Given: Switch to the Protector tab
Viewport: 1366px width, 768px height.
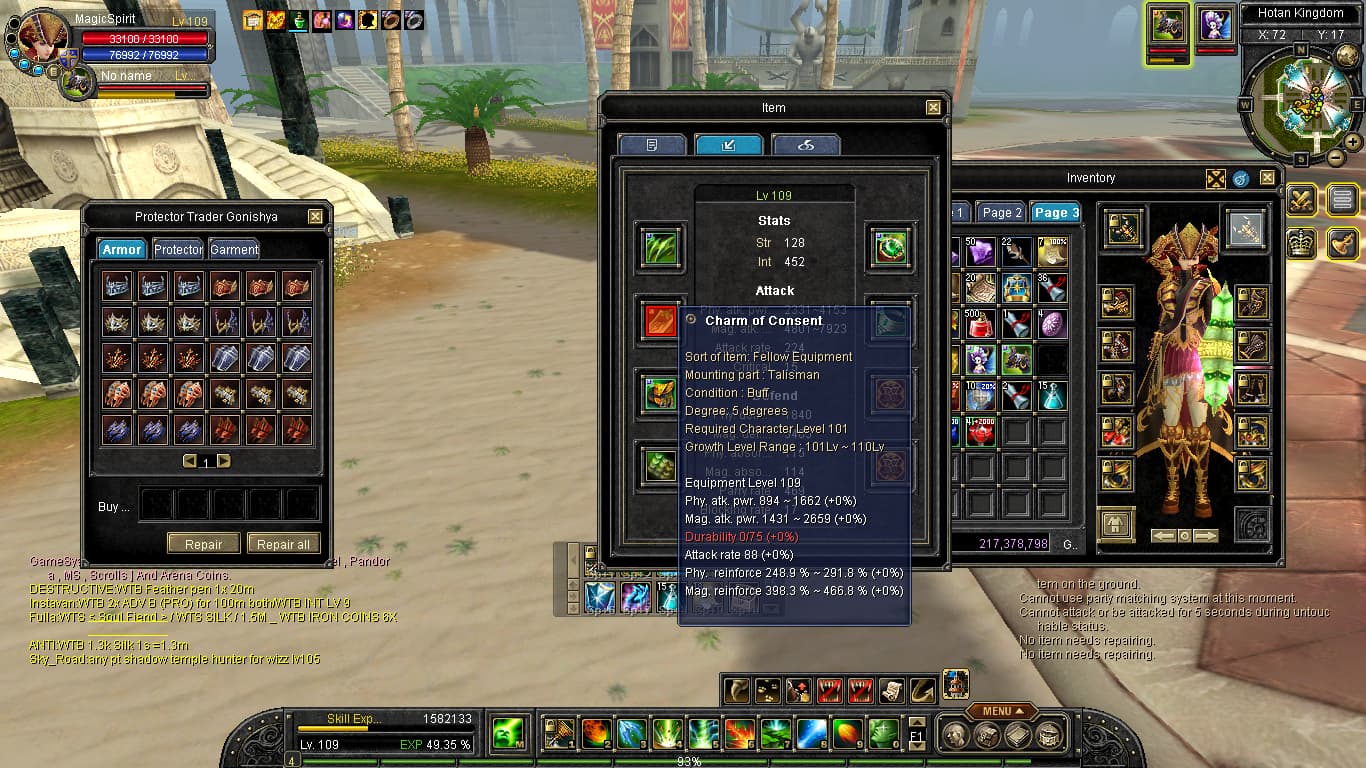Looking at the screenshot, I should click(x=178, y=249).
